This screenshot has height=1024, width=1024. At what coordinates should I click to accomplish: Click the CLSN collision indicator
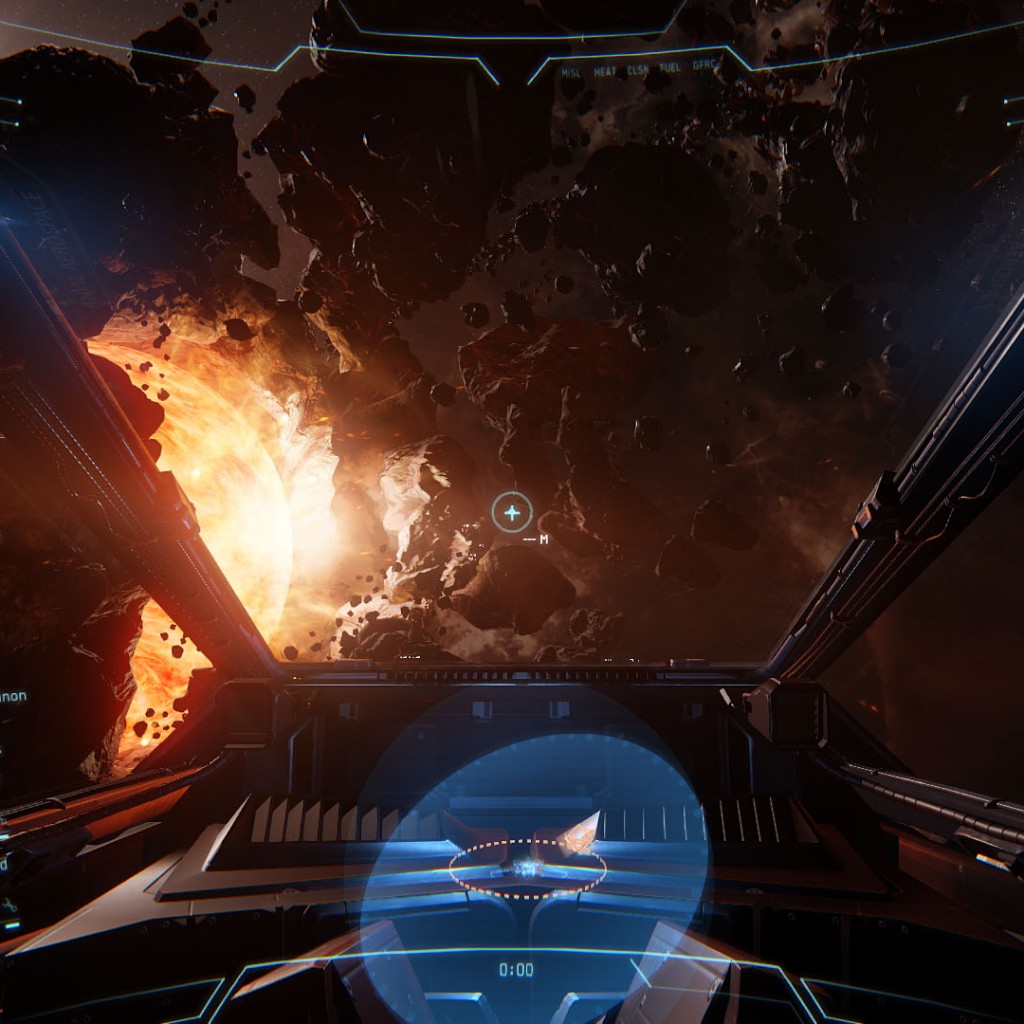(x=637, y=73)
